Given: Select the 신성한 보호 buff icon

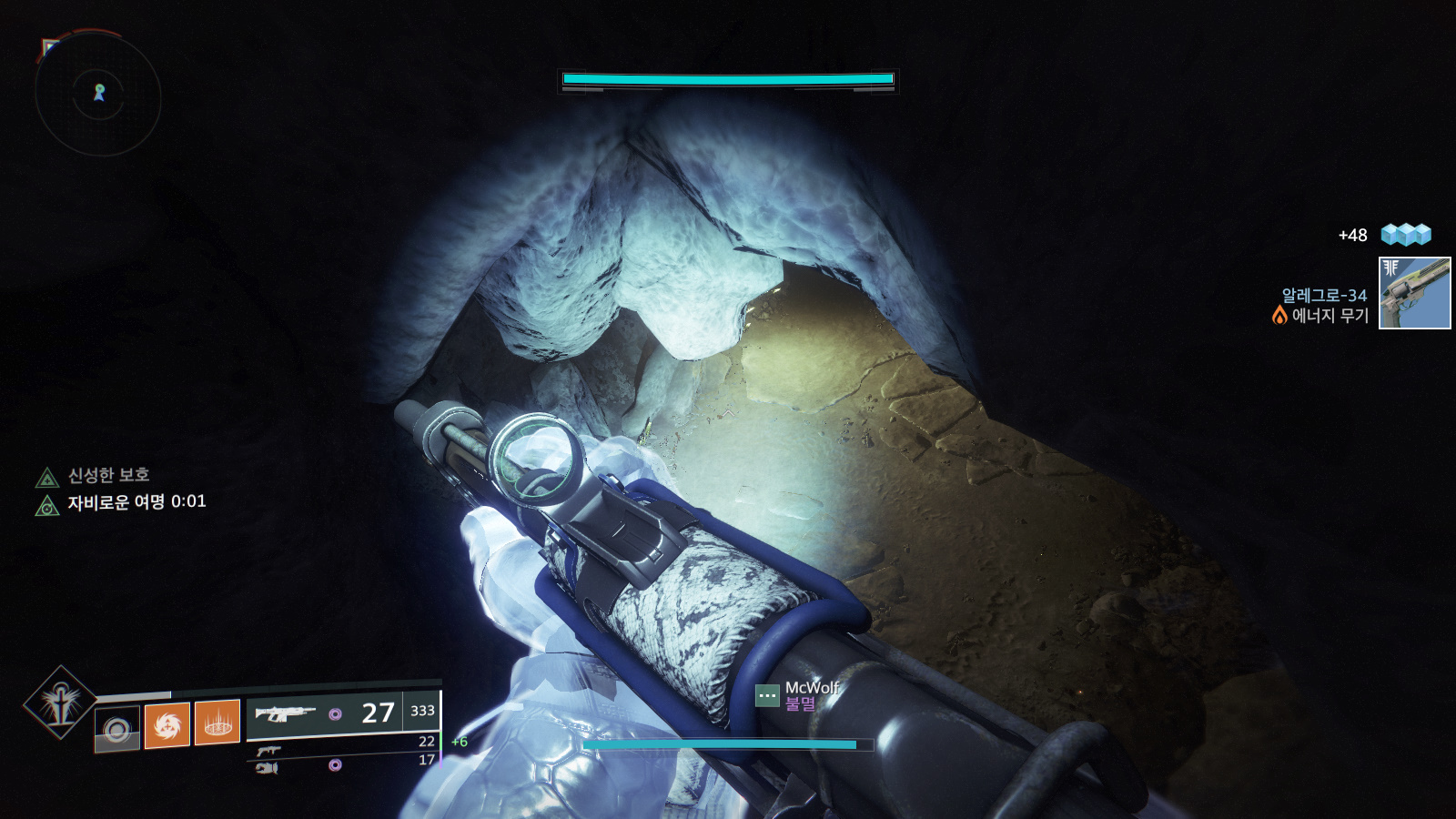Looking at the screenshot, I should 47,477.
